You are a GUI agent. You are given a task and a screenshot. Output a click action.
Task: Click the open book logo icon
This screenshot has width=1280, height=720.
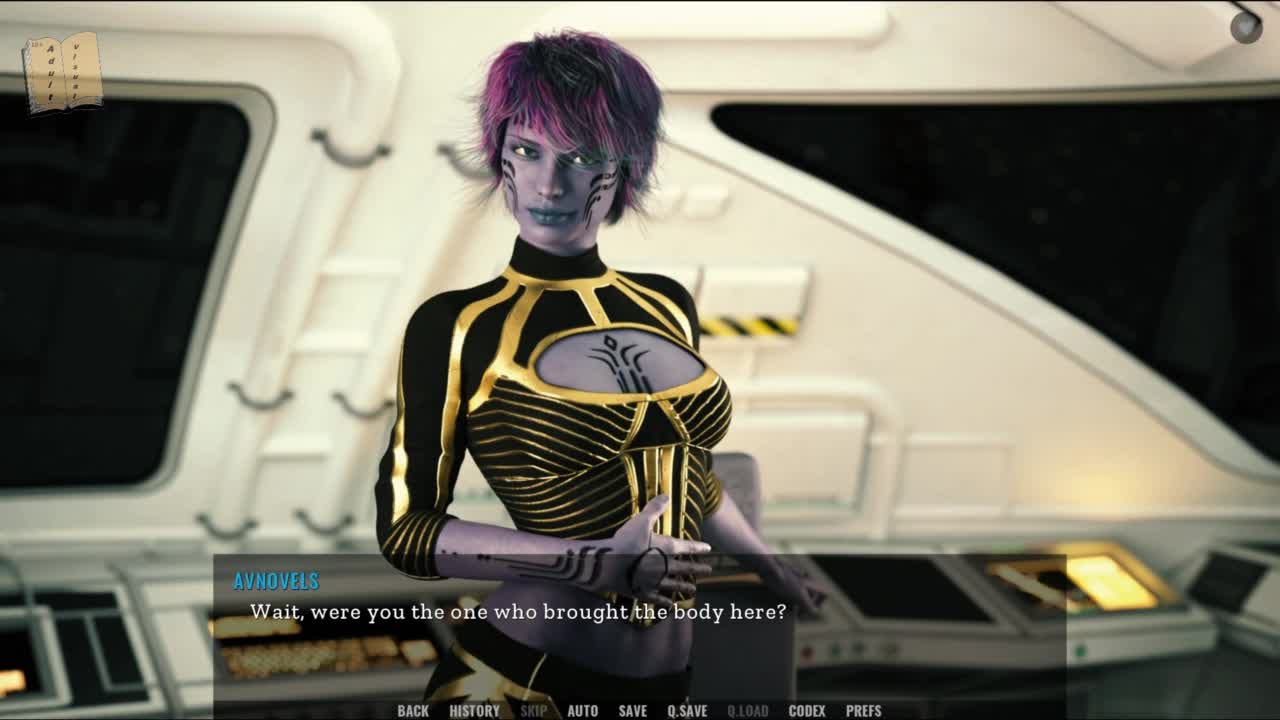pyautogui.click(x=63, y=72)
